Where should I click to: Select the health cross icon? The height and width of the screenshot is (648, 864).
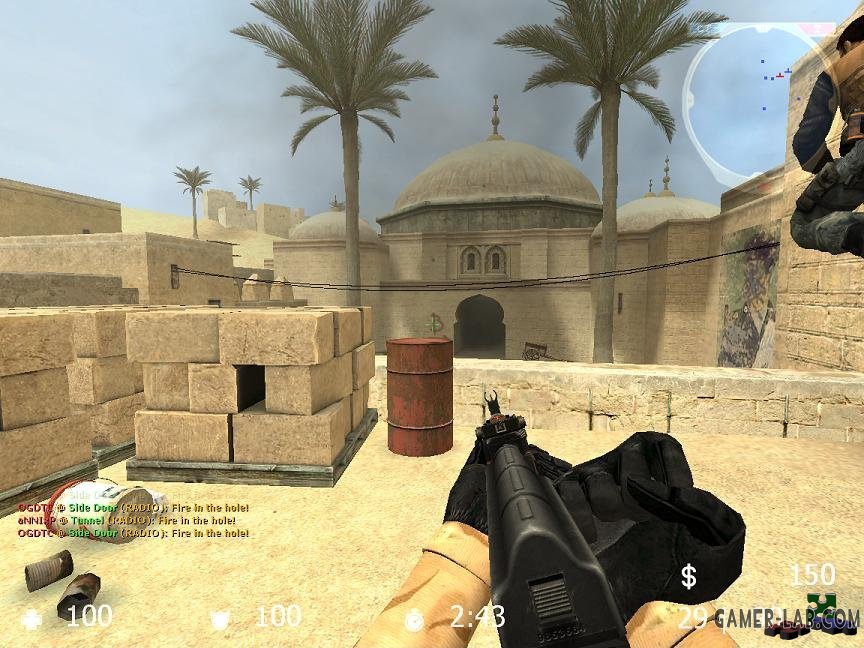33,618
